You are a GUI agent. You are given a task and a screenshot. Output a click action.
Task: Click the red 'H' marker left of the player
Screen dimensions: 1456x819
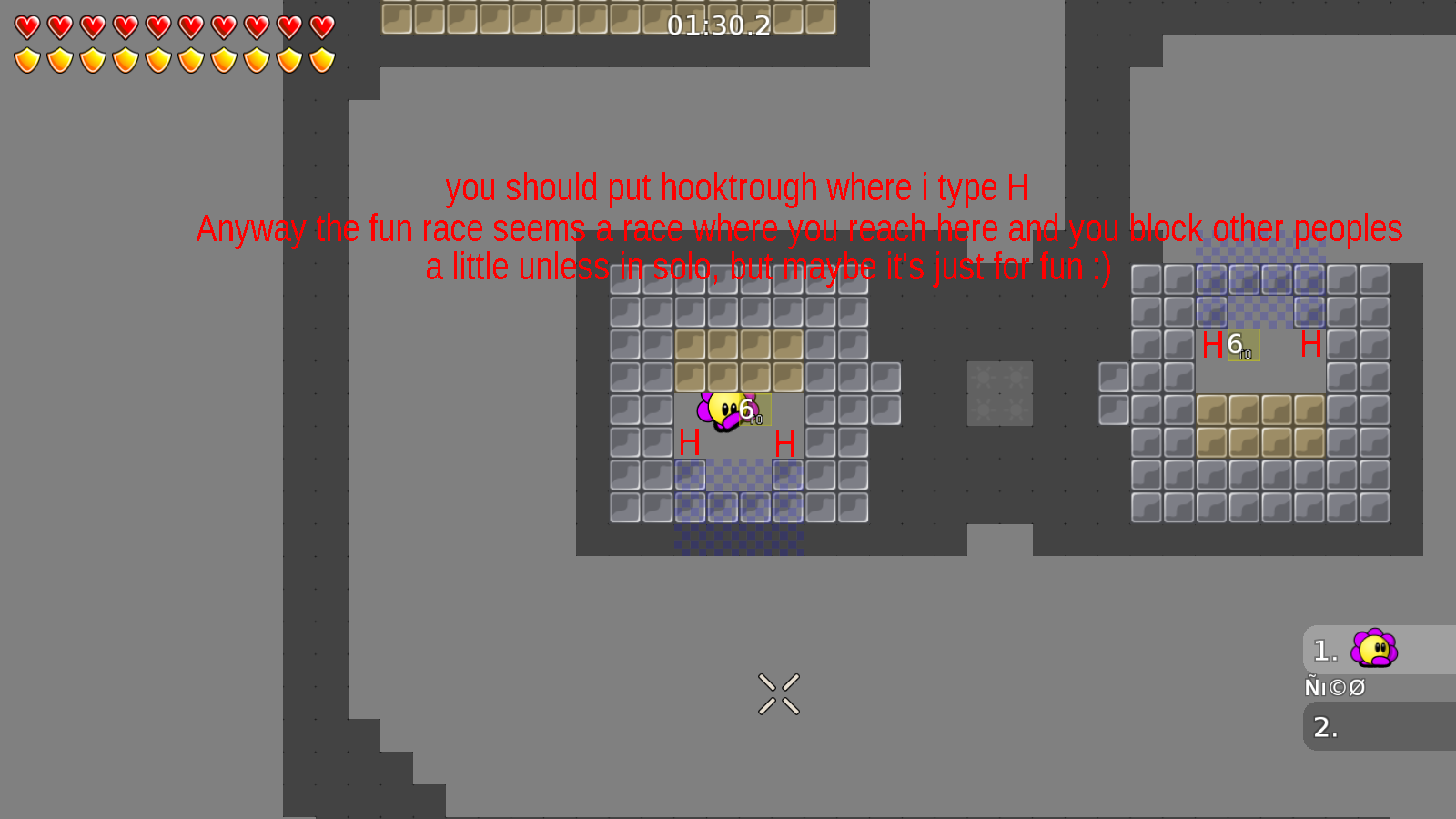pyautogui.click(x=689, y=443)
